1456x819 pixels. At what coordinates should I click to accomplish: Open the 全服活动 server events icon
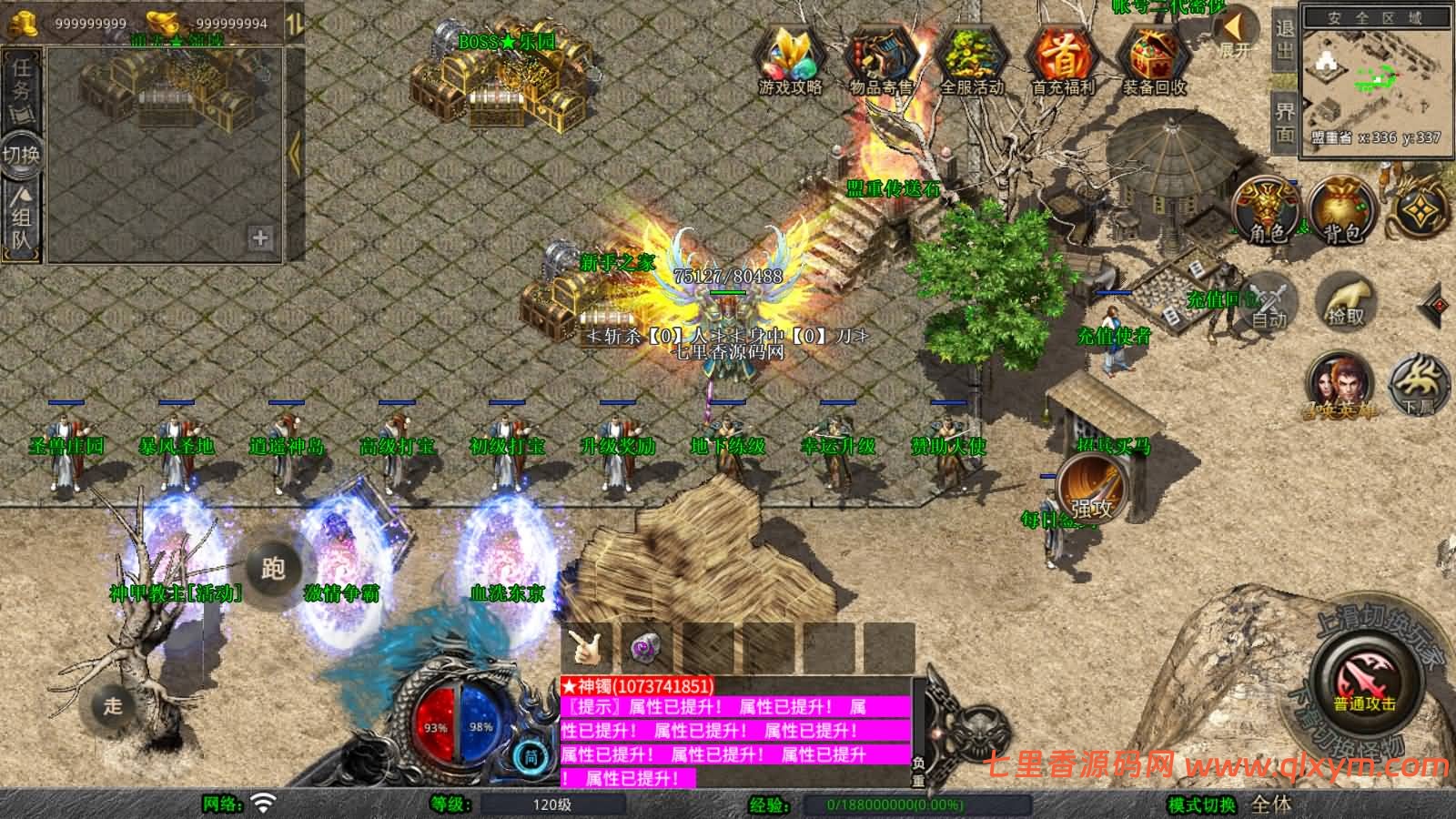[971, 61]
